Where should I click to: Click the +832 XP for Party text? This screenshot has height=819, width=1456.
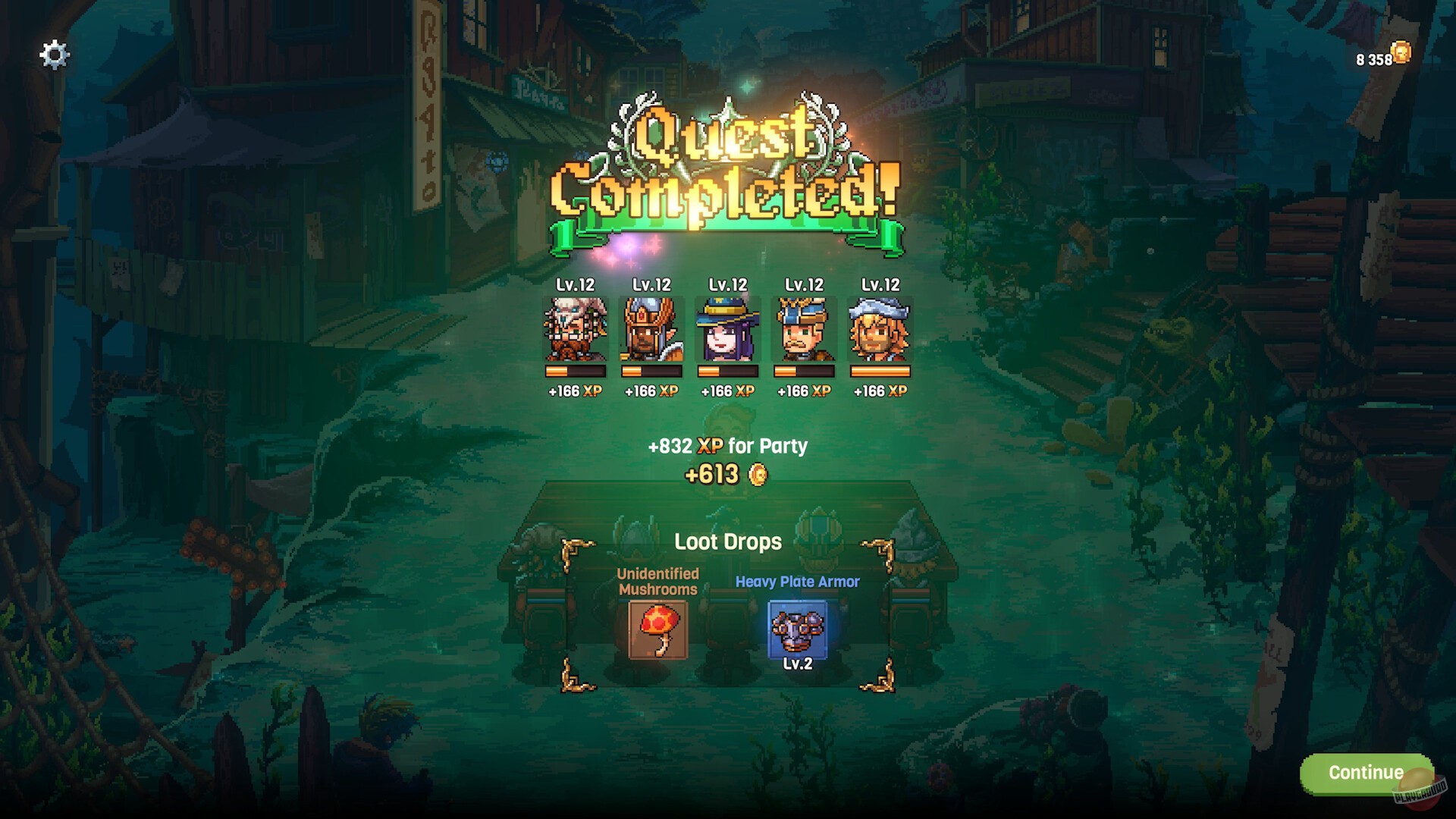pos(728,447)
